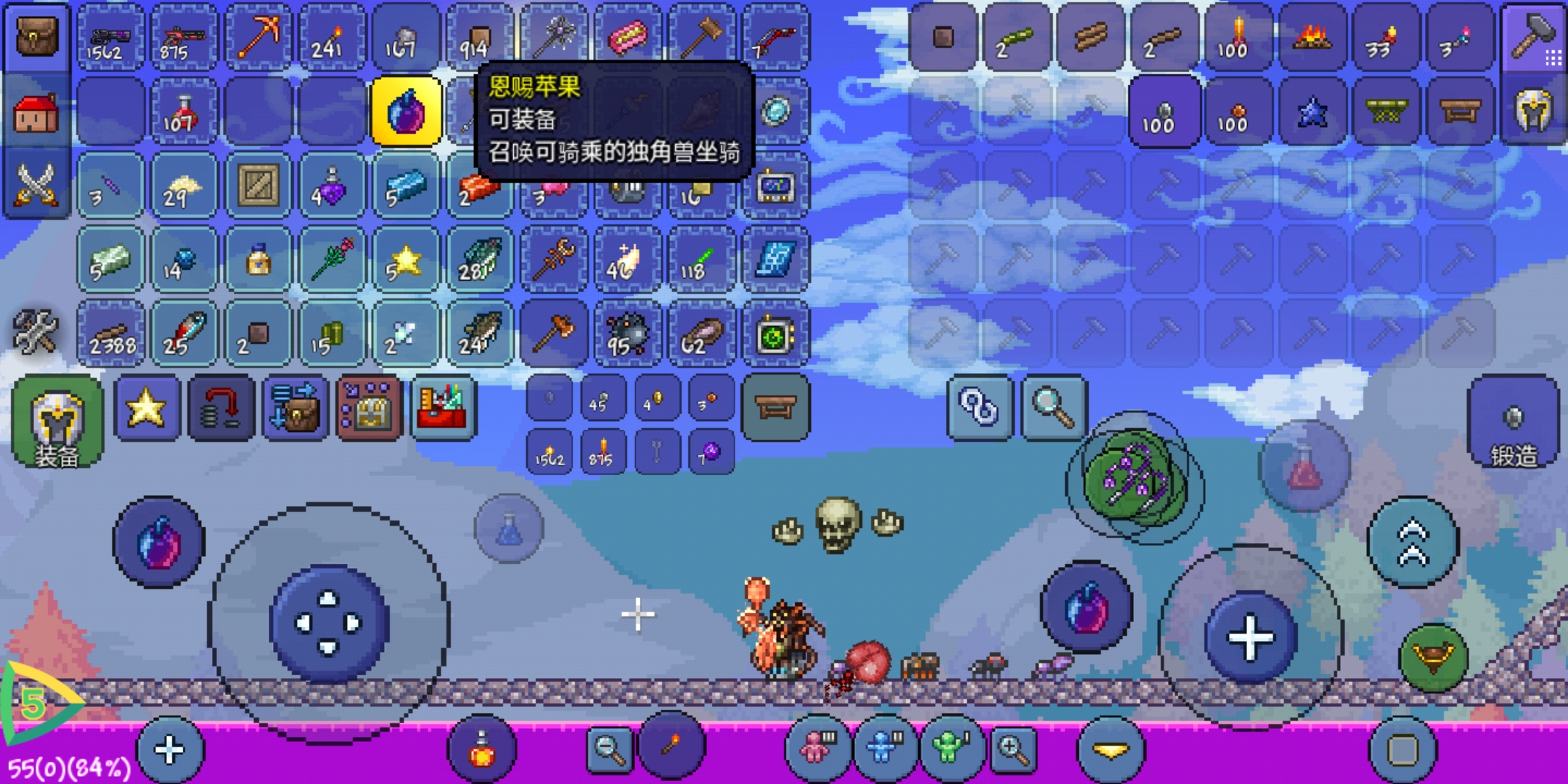Viewport: 1568px width, 784px height.
Task: Select the highlighted 恩赐苹果 inventory slot
Action: tap(406, 112)
